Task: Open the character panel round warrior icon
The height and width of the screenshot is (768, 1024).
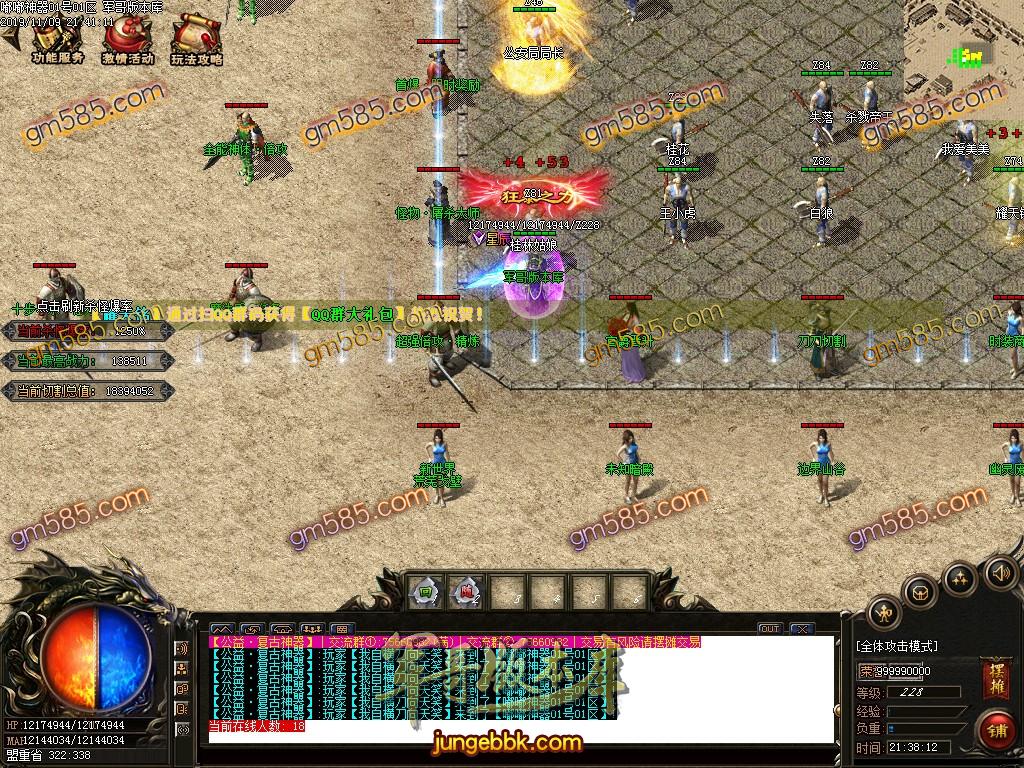Action: click(884, 612)
